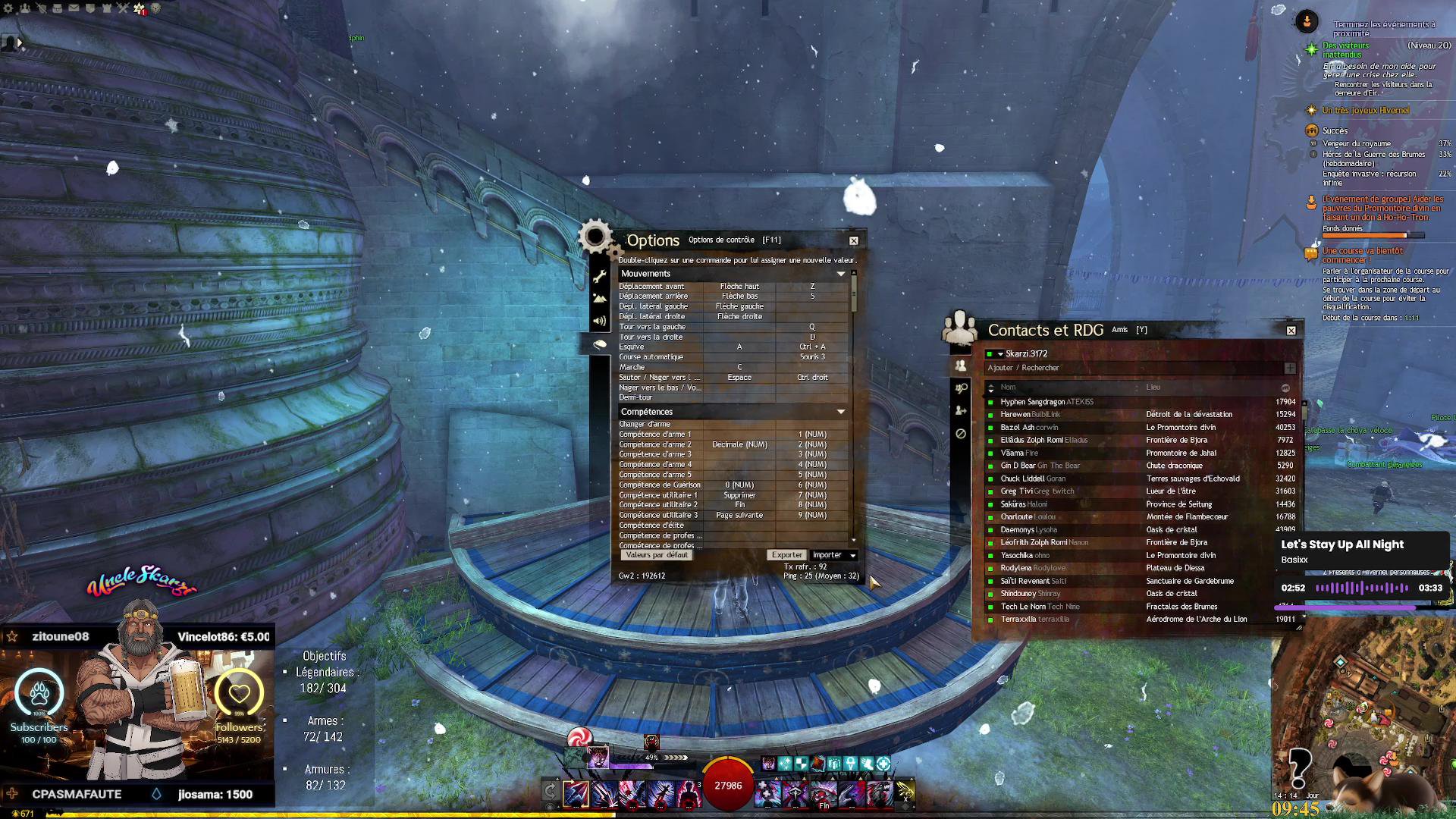
Task: Switch to the graphics options mountain tab
Action: tap(600, 299)
